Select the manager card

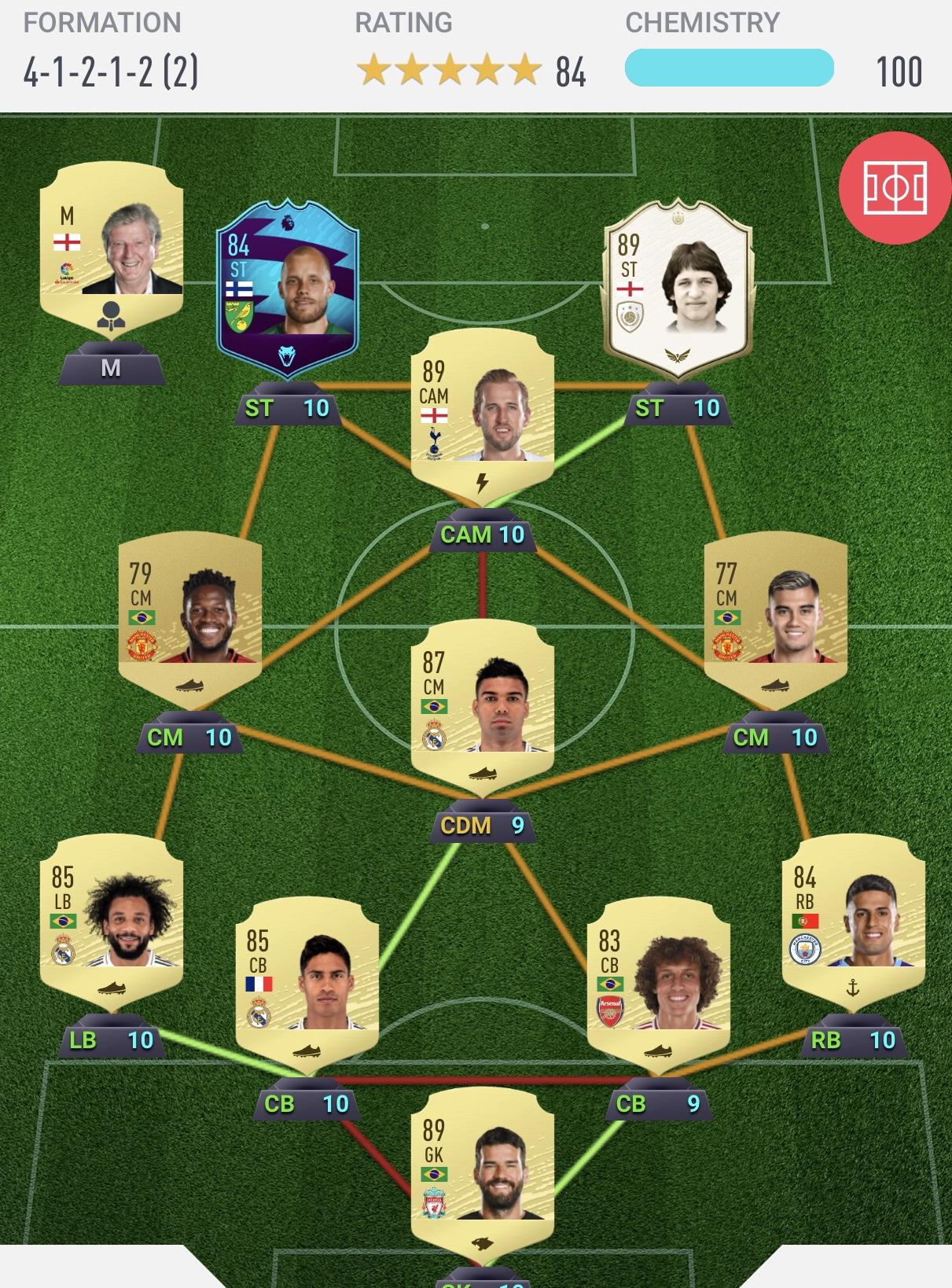[x=111, y=245]
